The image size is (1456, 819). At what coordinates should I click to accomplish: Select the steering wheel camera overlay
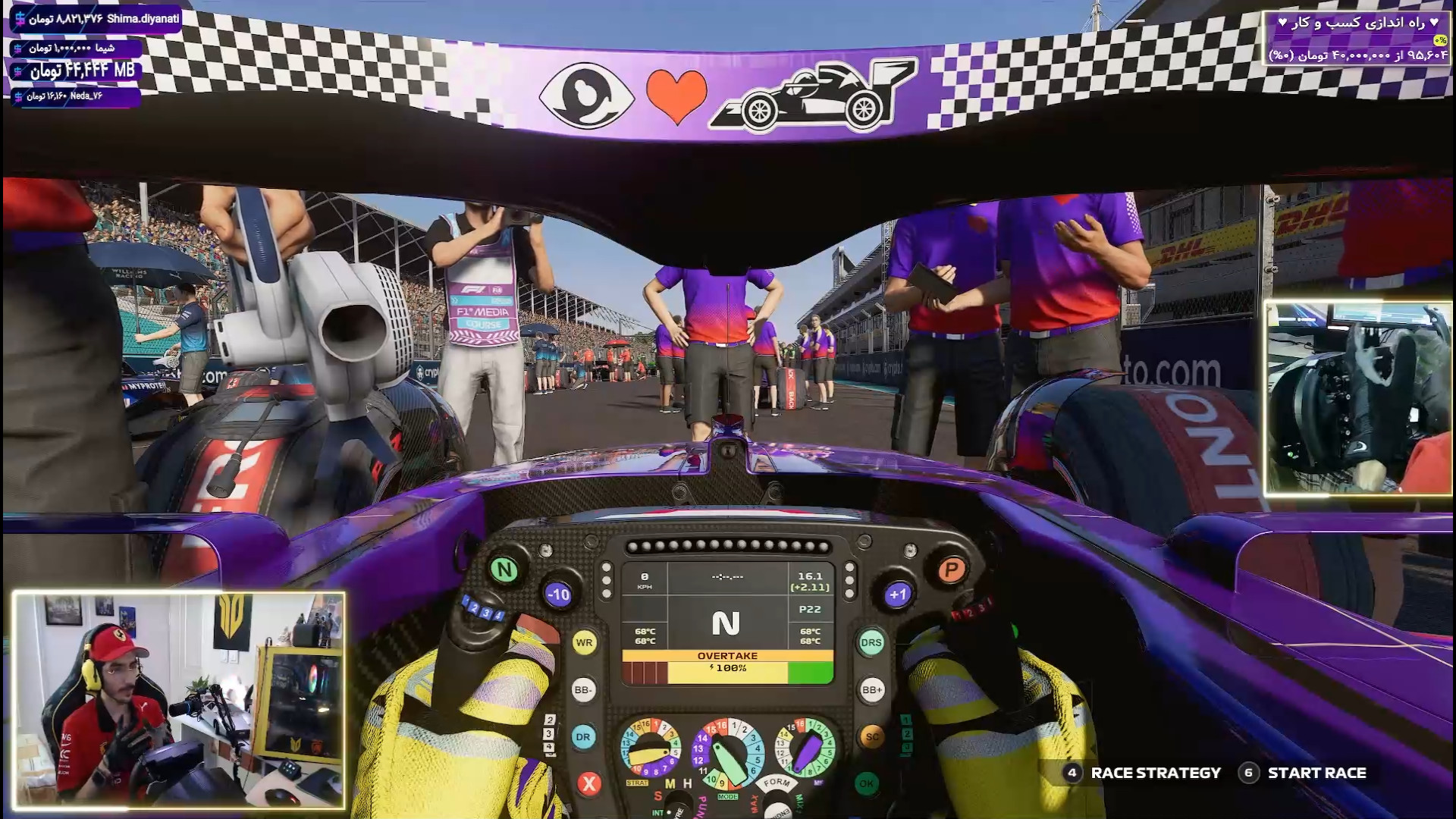tap(1357, 398)
